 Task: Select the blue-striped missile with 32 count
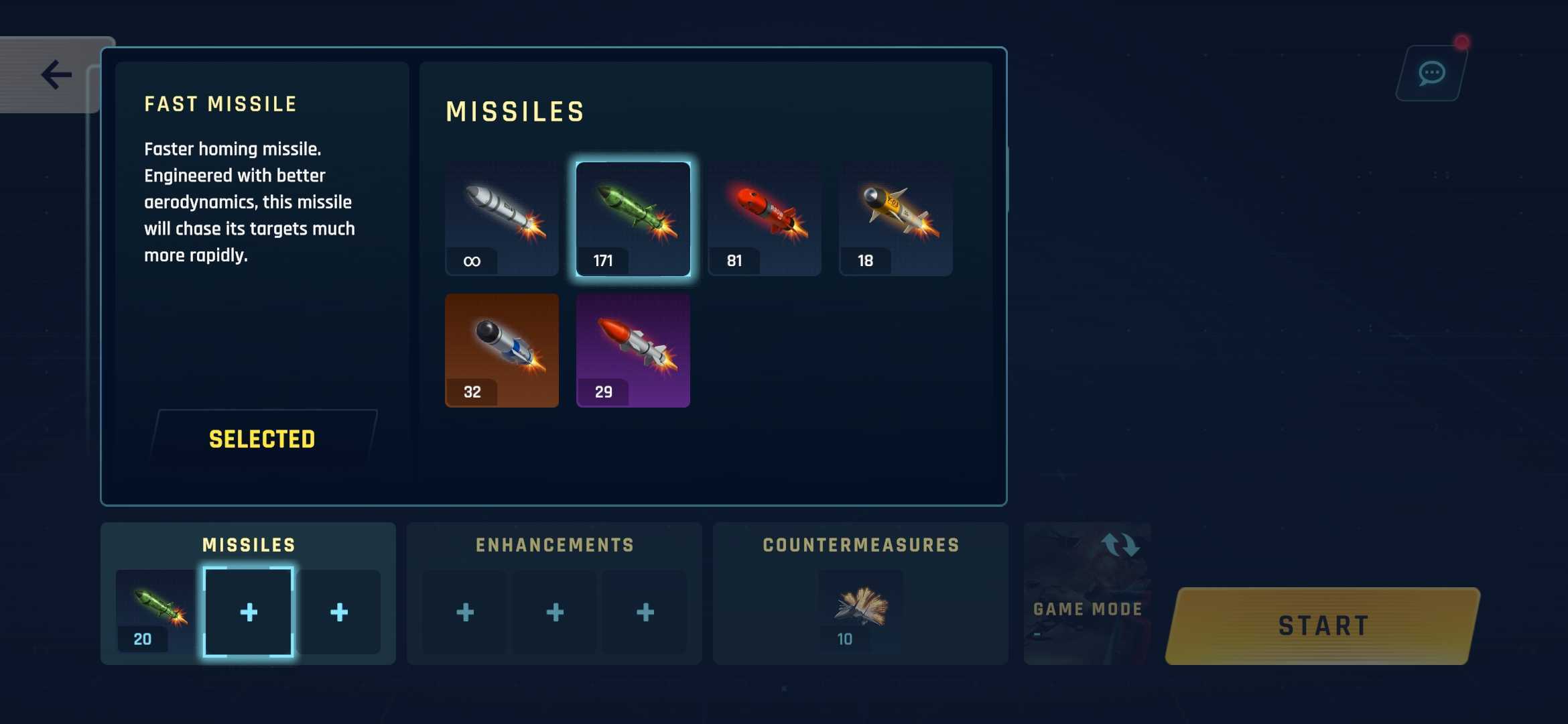coord(501,349)
